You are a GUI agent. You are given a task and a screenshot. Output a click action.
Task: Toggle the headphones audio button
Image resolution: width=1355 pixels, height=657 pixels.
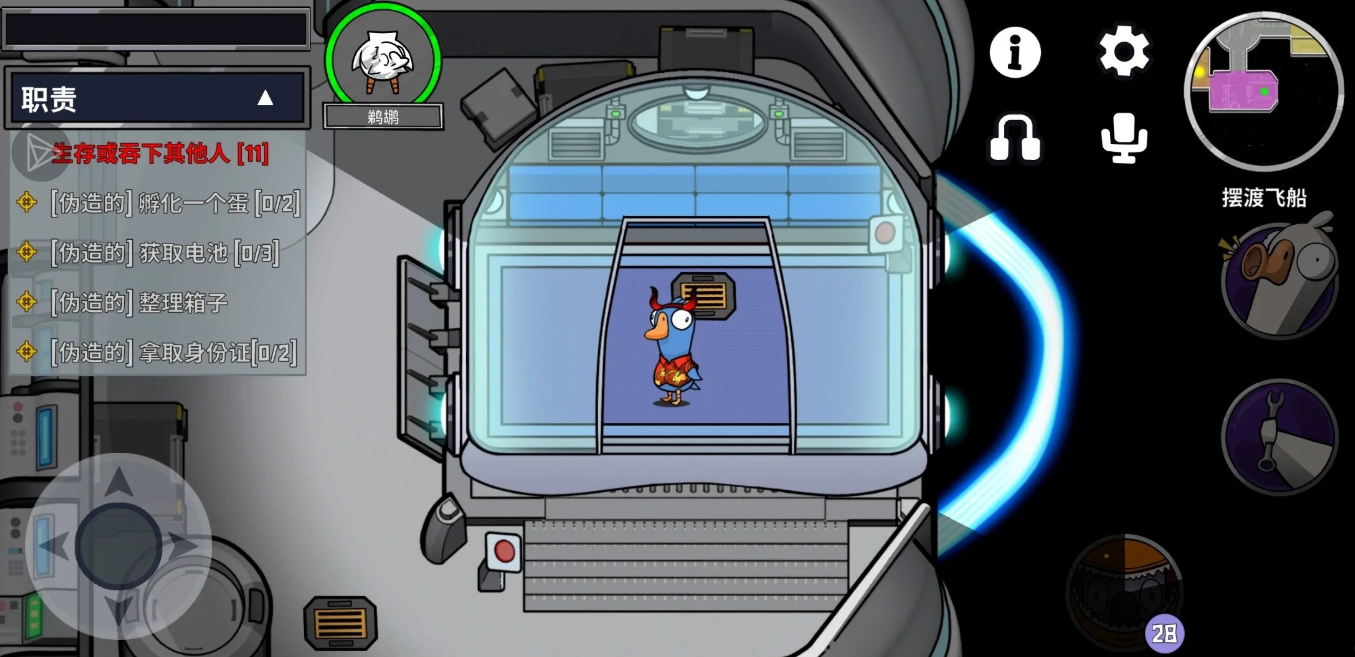pyautogui.click(x=1015, y=137)
